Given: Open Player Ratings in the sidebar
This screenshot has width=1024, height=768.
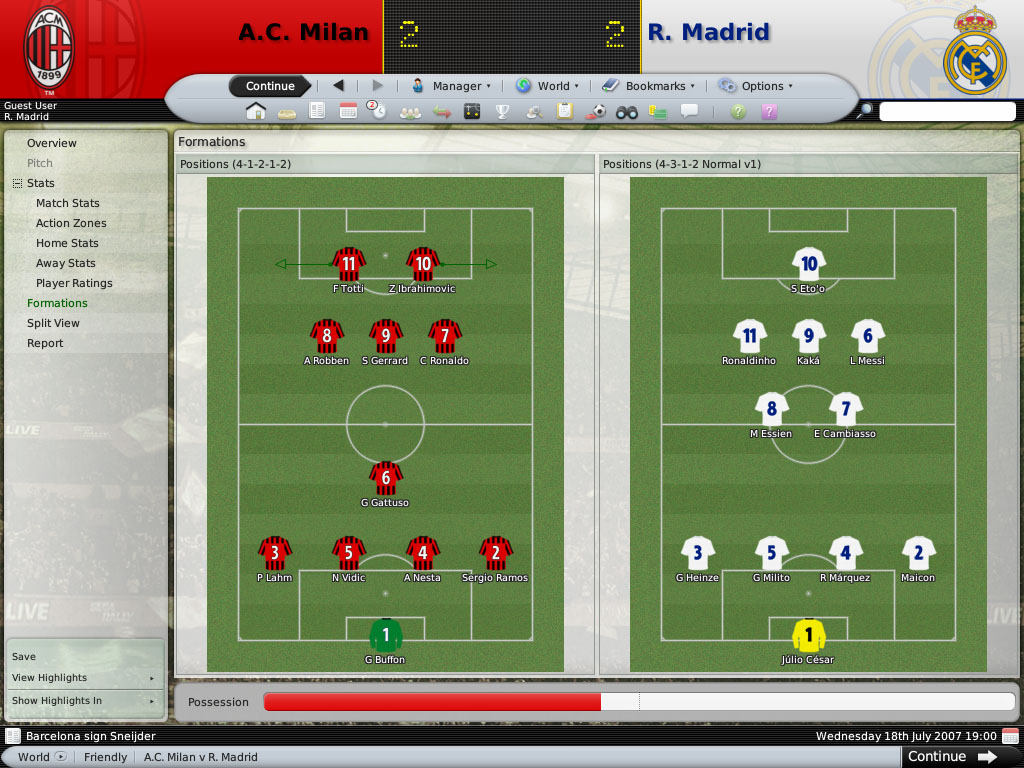Looking at the screenshot, I should (74, 283).
